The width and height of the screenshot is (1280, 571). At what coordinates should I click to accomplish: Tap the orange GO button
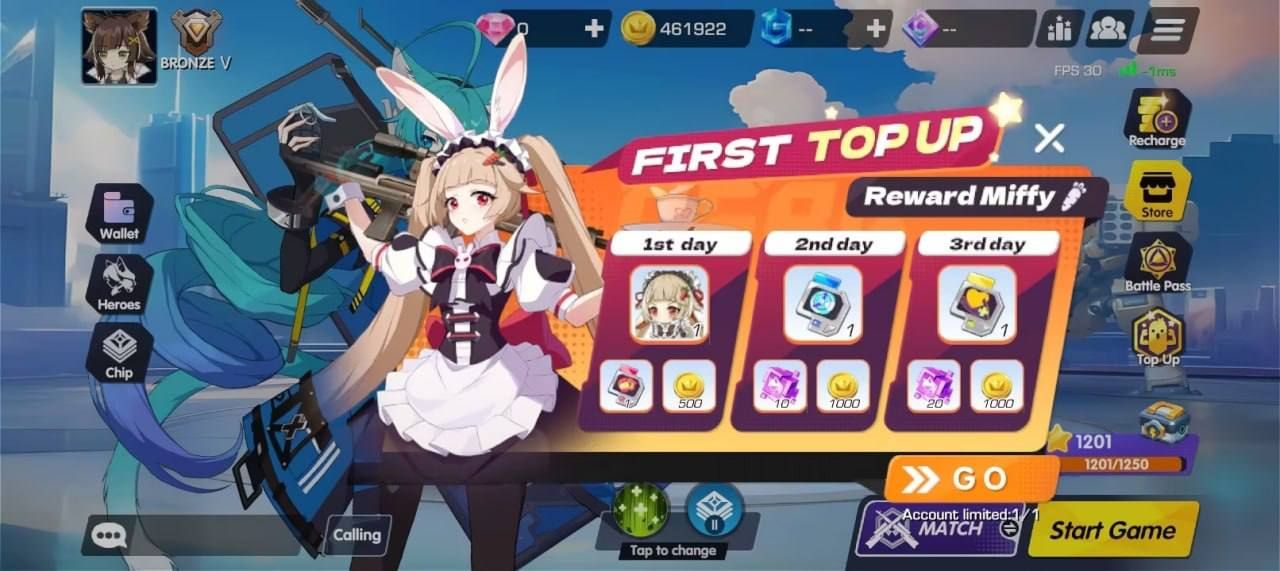(x=958, y=479)
